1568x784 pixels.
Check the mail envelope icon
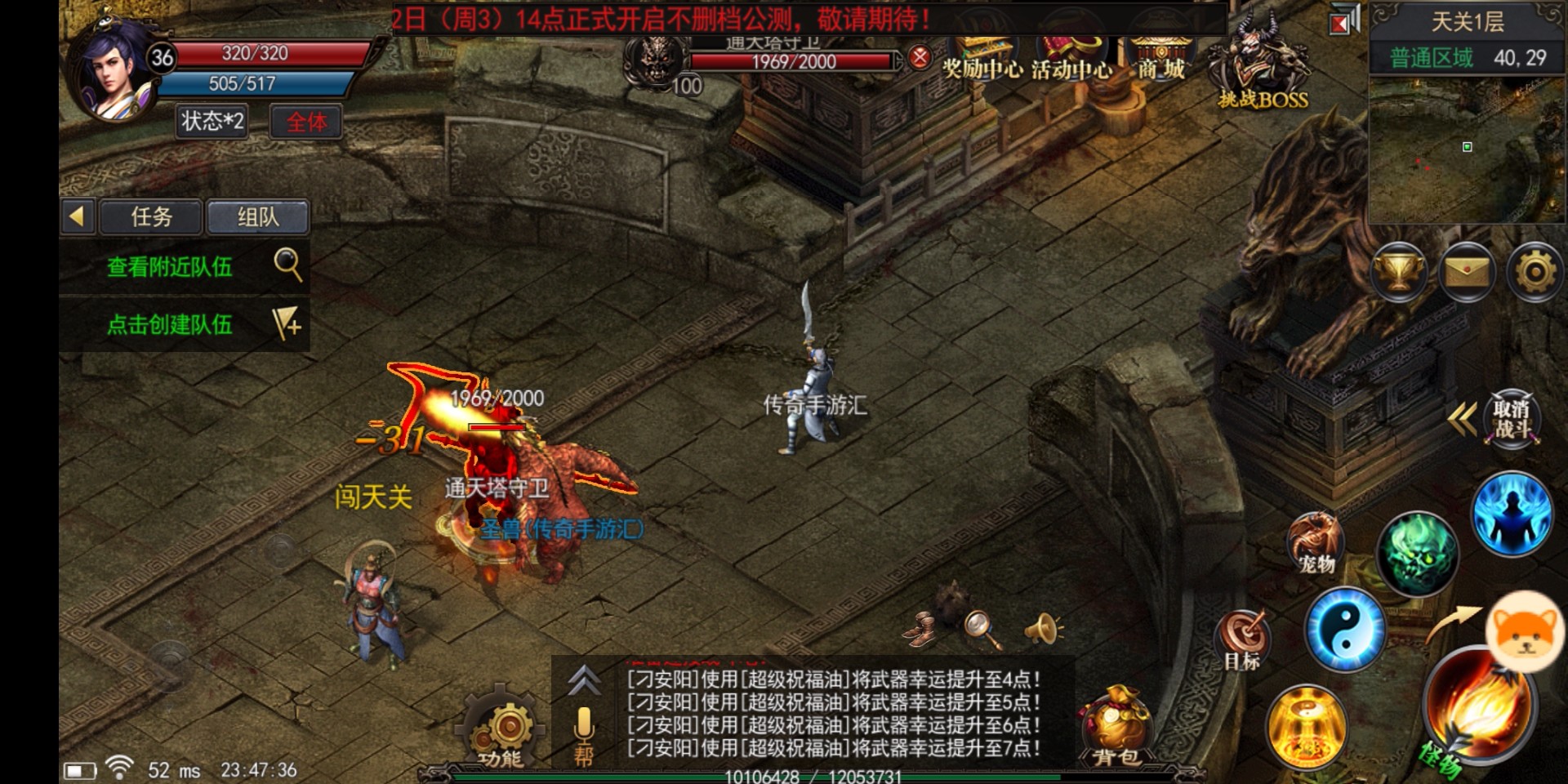[1467, 273]
